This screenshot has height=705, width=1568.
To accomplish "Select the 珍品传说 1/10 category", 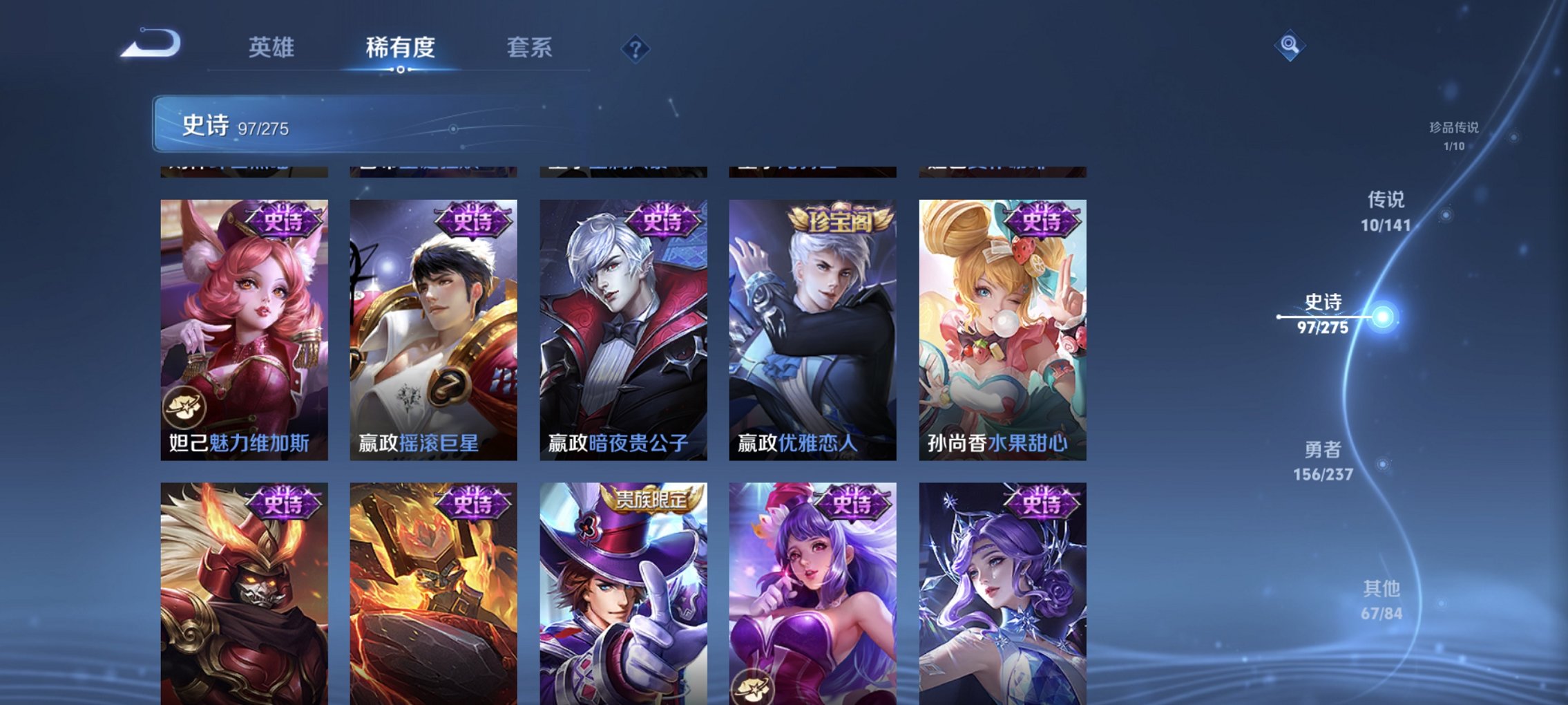I will click(x=1455, y=135).
